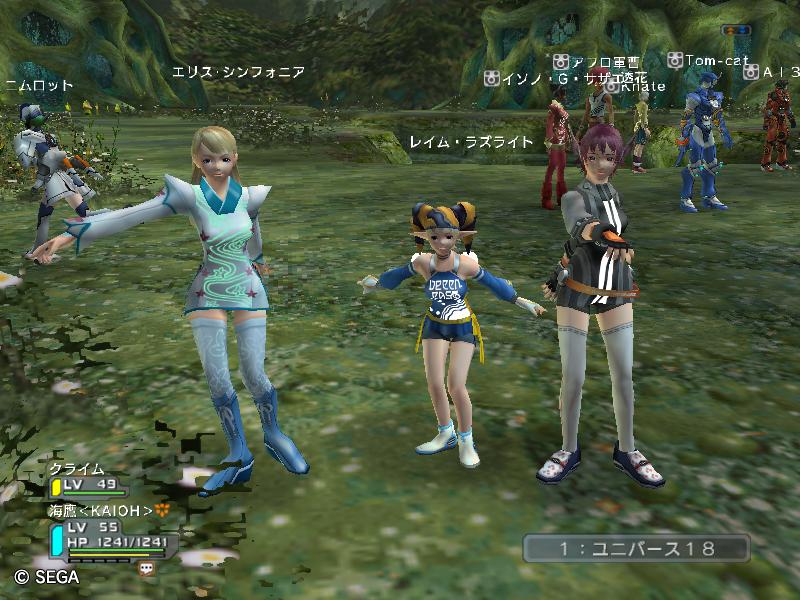Image resolution: width=800 pixels, height=600 pixels.
Task: Select the Tom-cat player name tag
Action: pyautogui.click(x=717, y=61)
